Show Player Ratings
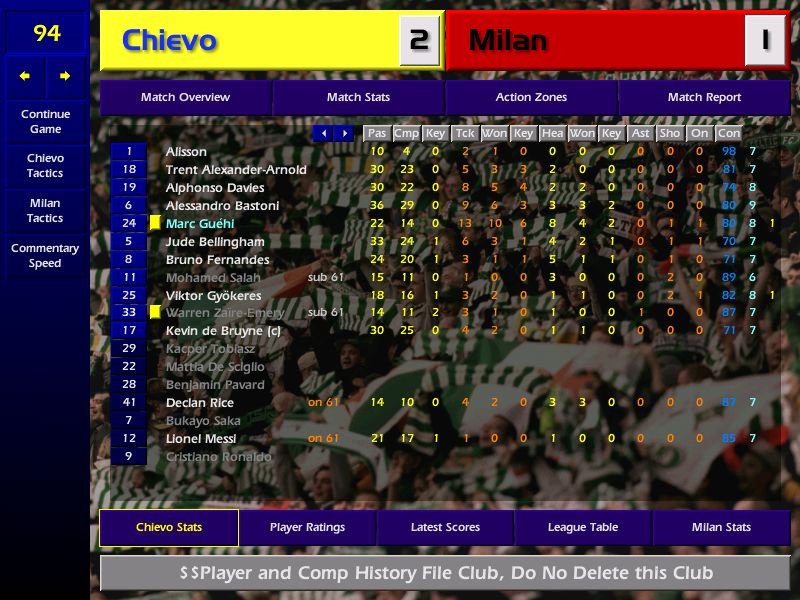Screen dimensions: 800x600 pos(307,527)
